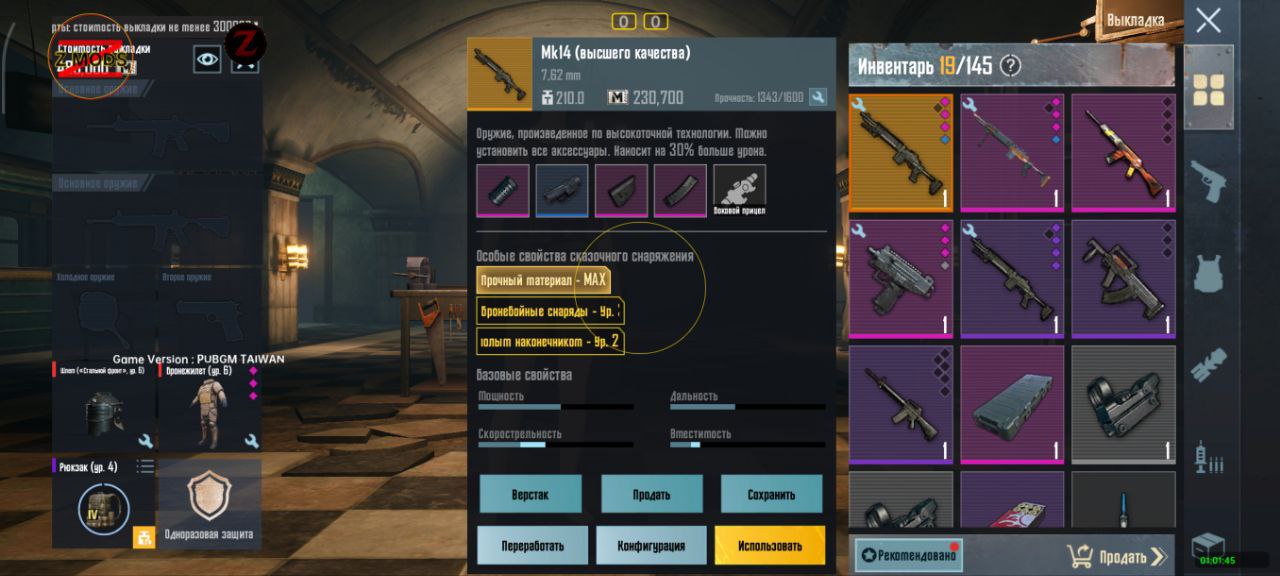Open the Верстак workbench

pyautogui.click(x=529, y=494)
